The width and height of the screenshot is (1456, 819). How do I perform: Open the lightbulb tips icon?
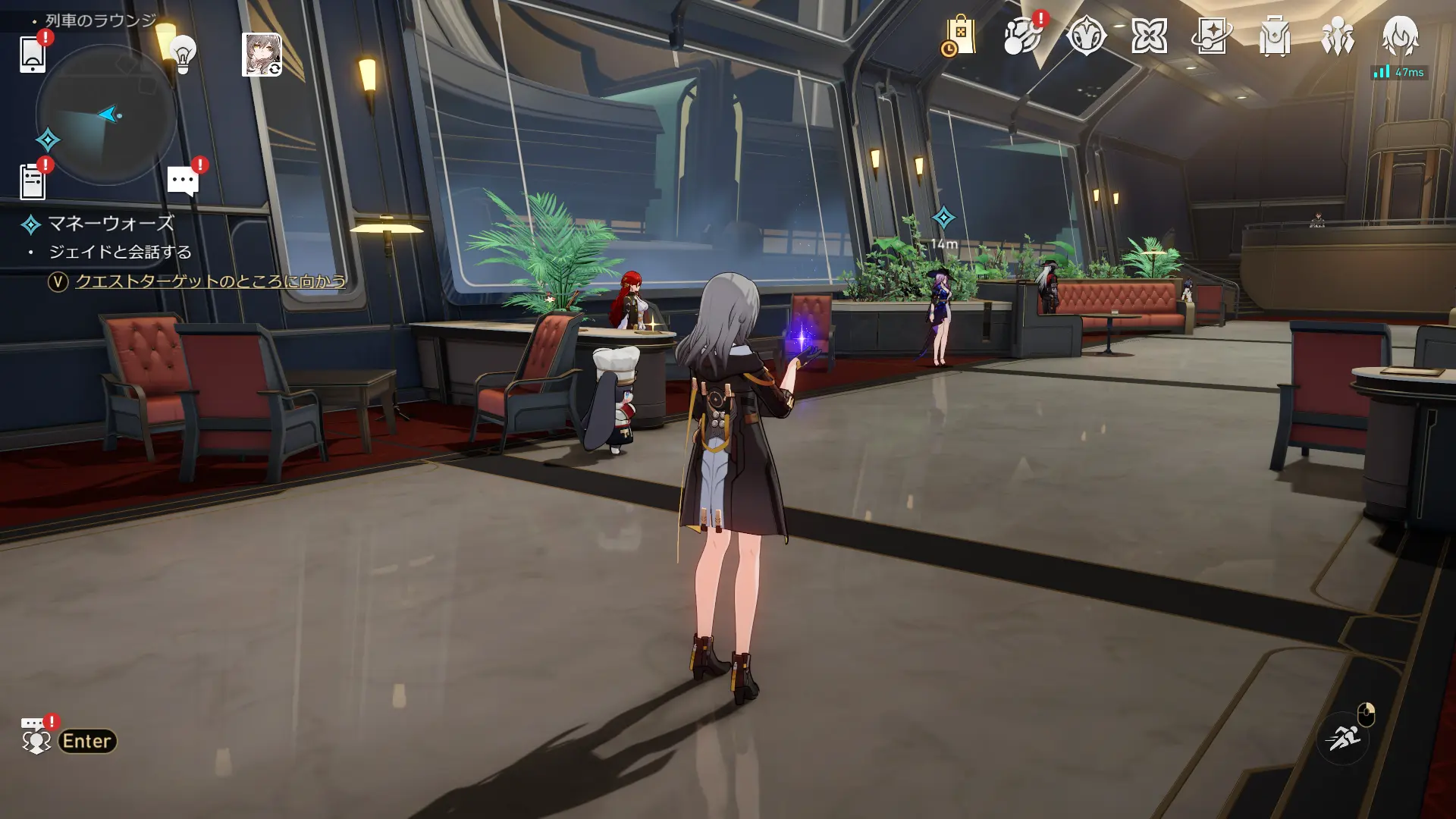[183, 53]
